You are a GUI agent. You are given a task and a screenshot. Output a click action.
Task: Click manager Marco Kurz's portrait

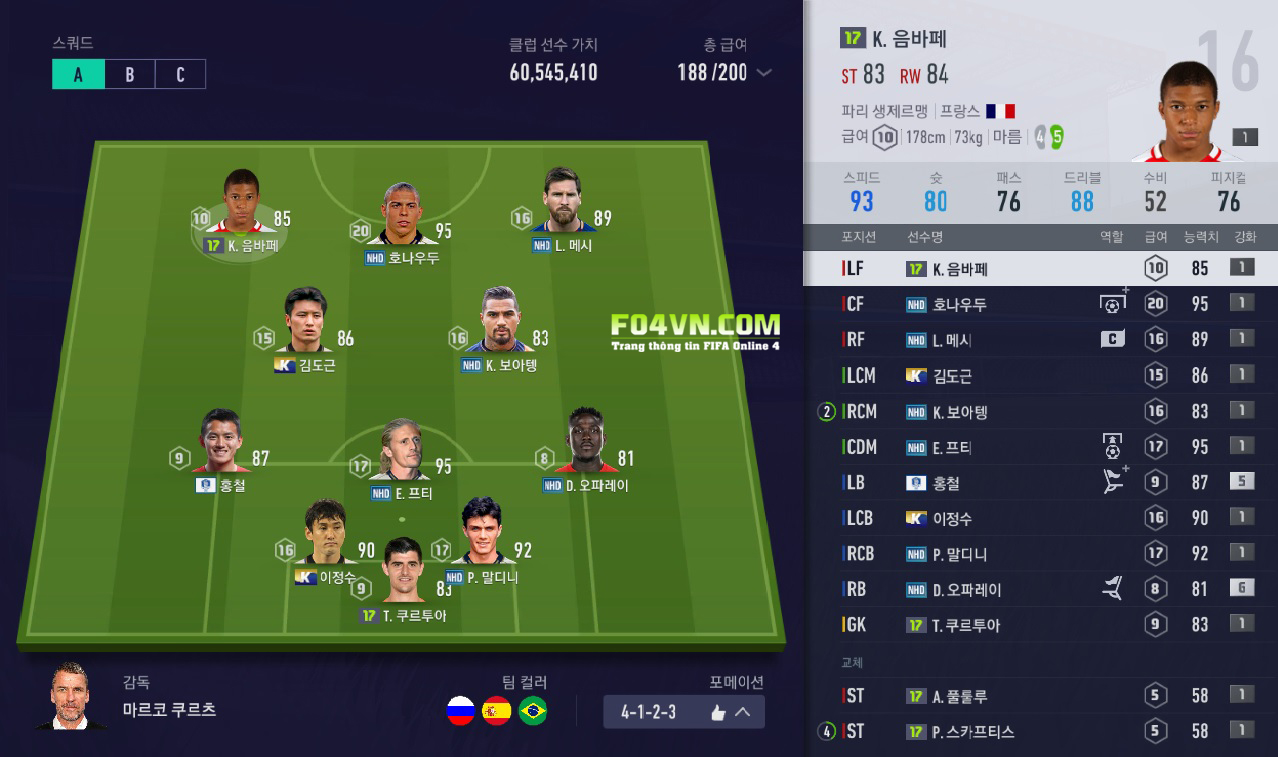(68, 697)
